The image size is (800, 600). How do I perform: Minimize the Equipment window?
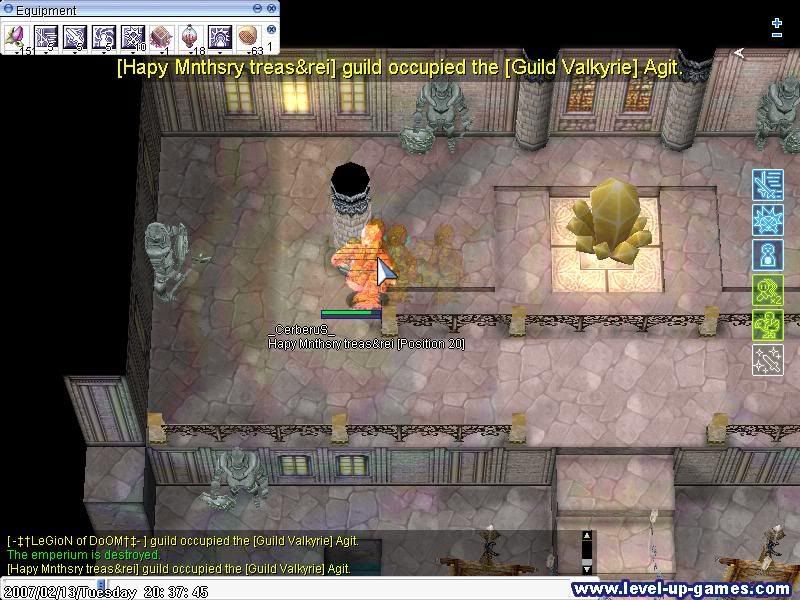pyautogui.click(x=259, y=10)
